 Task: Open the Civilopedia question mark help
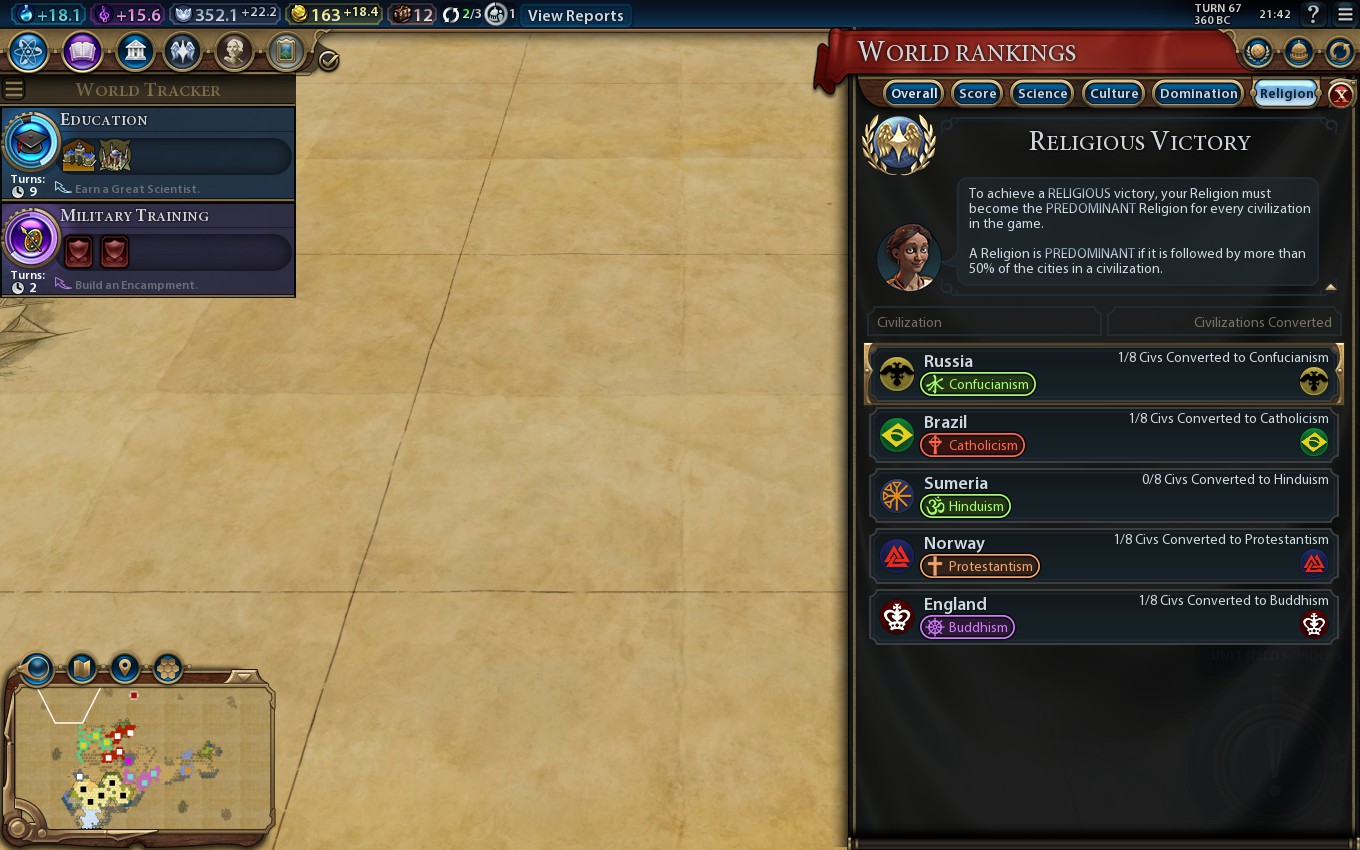pos(1314,15)
